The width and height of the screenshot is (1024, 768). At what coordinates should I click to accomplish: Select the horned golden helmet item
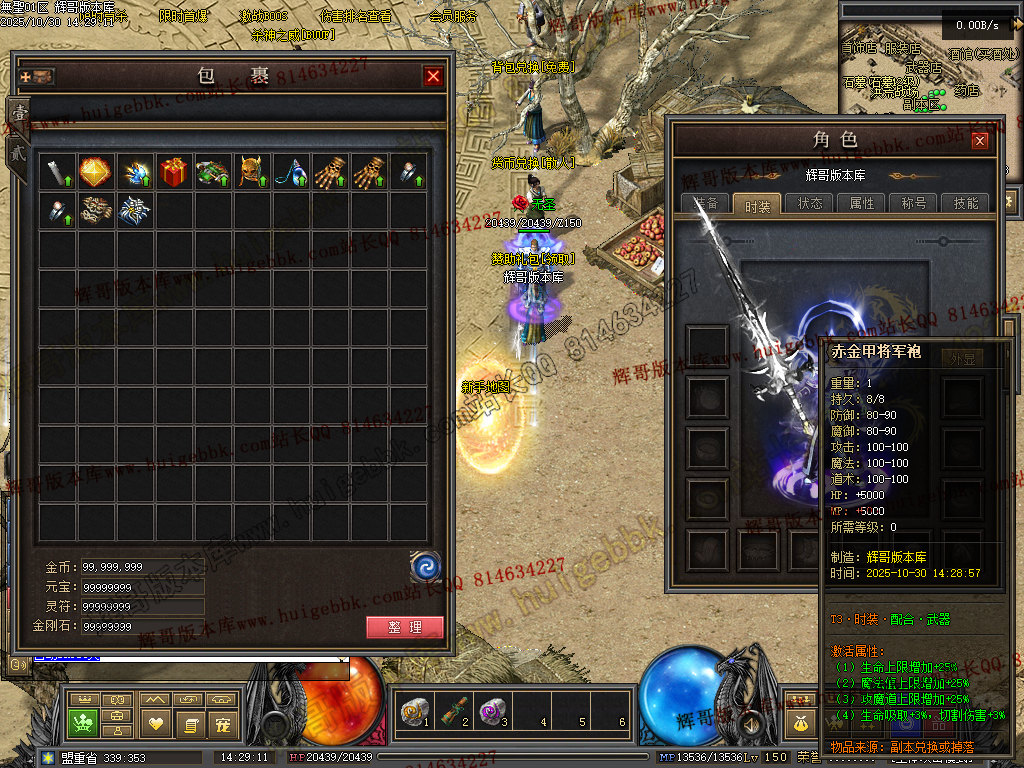click(x=252, y=171)
